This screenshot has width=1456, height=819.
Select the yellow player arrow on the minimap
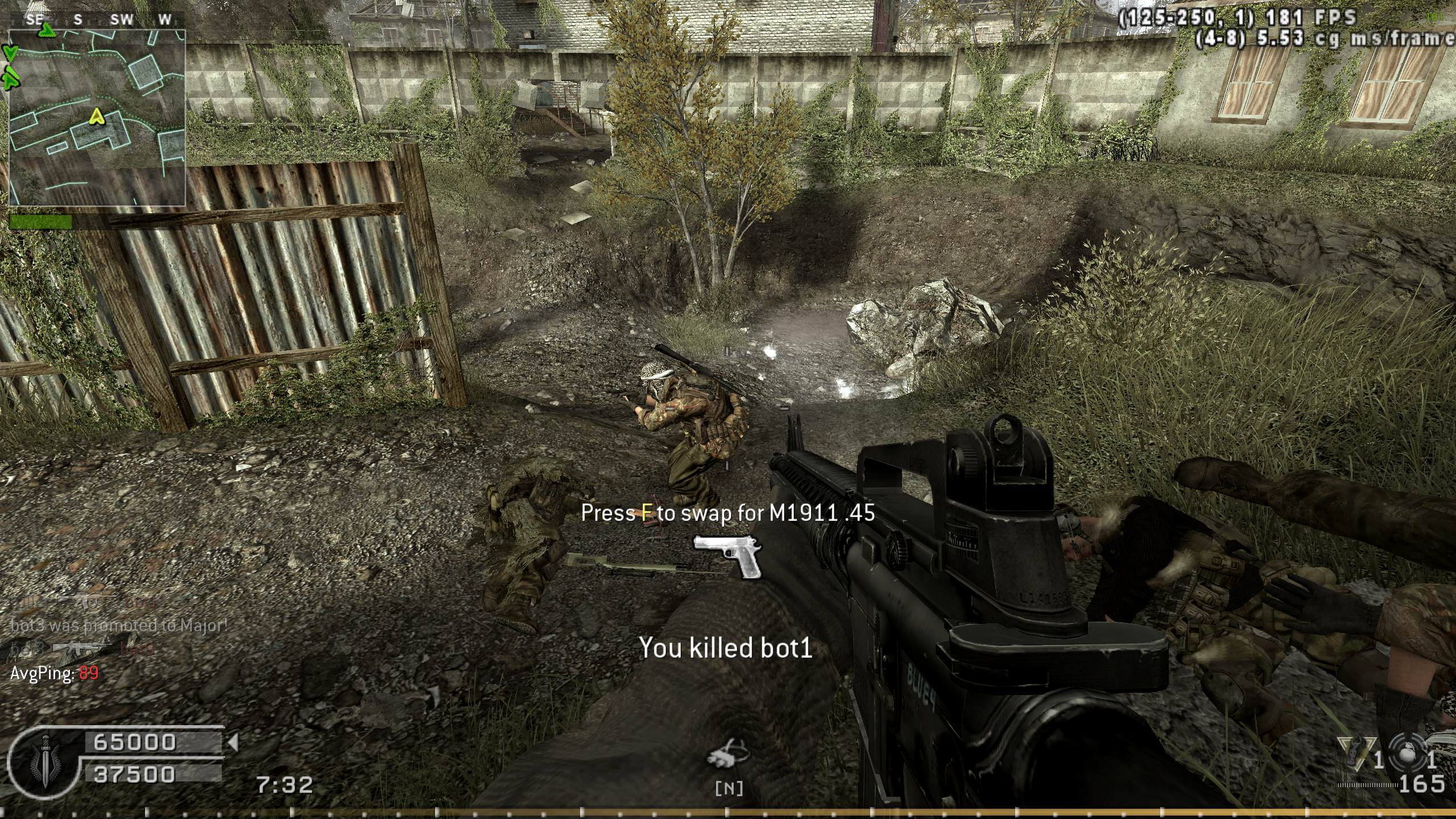pos(97,117)
